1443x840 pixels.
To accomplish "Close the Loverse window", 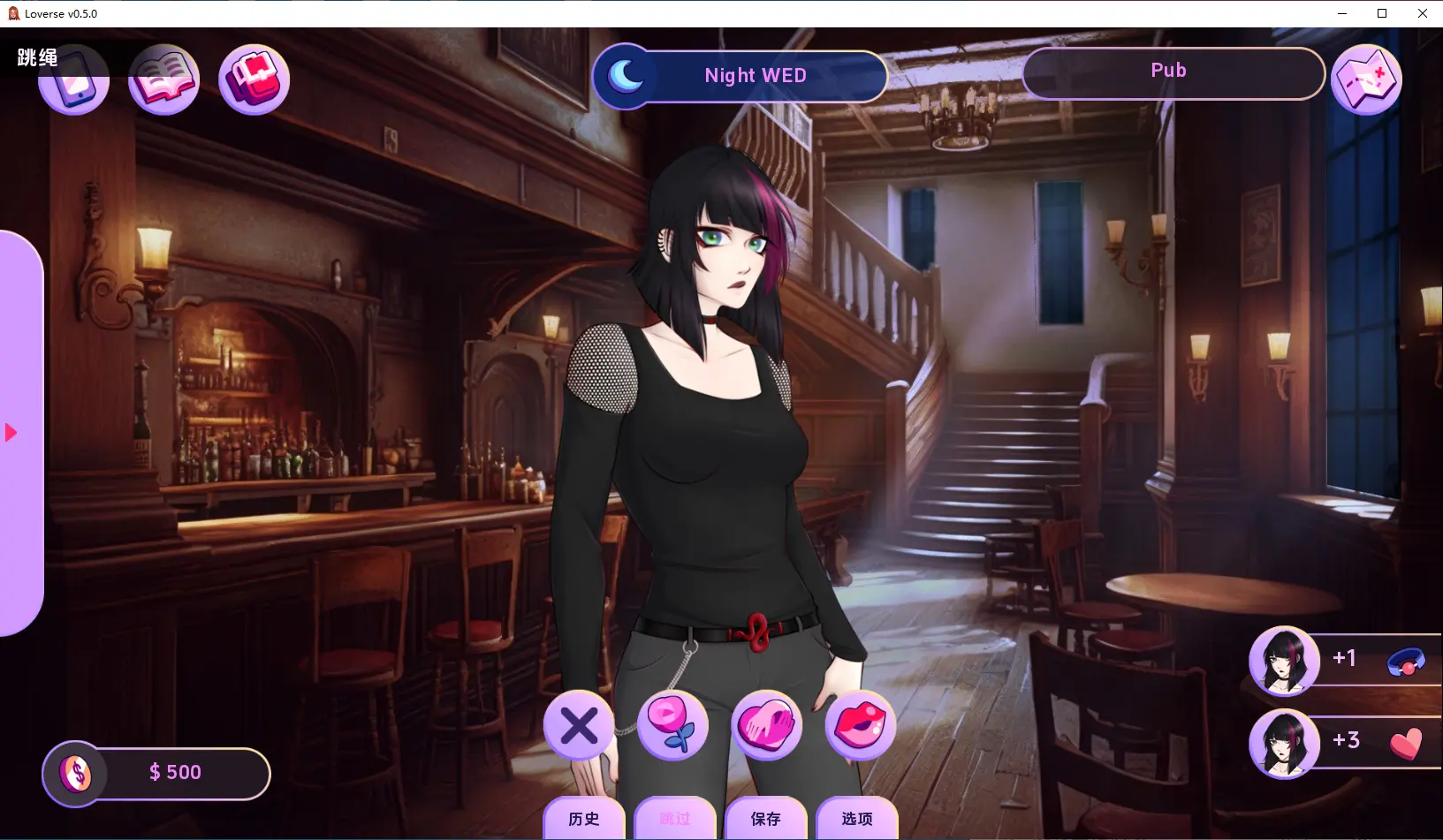I will (x=1423, y=13).
